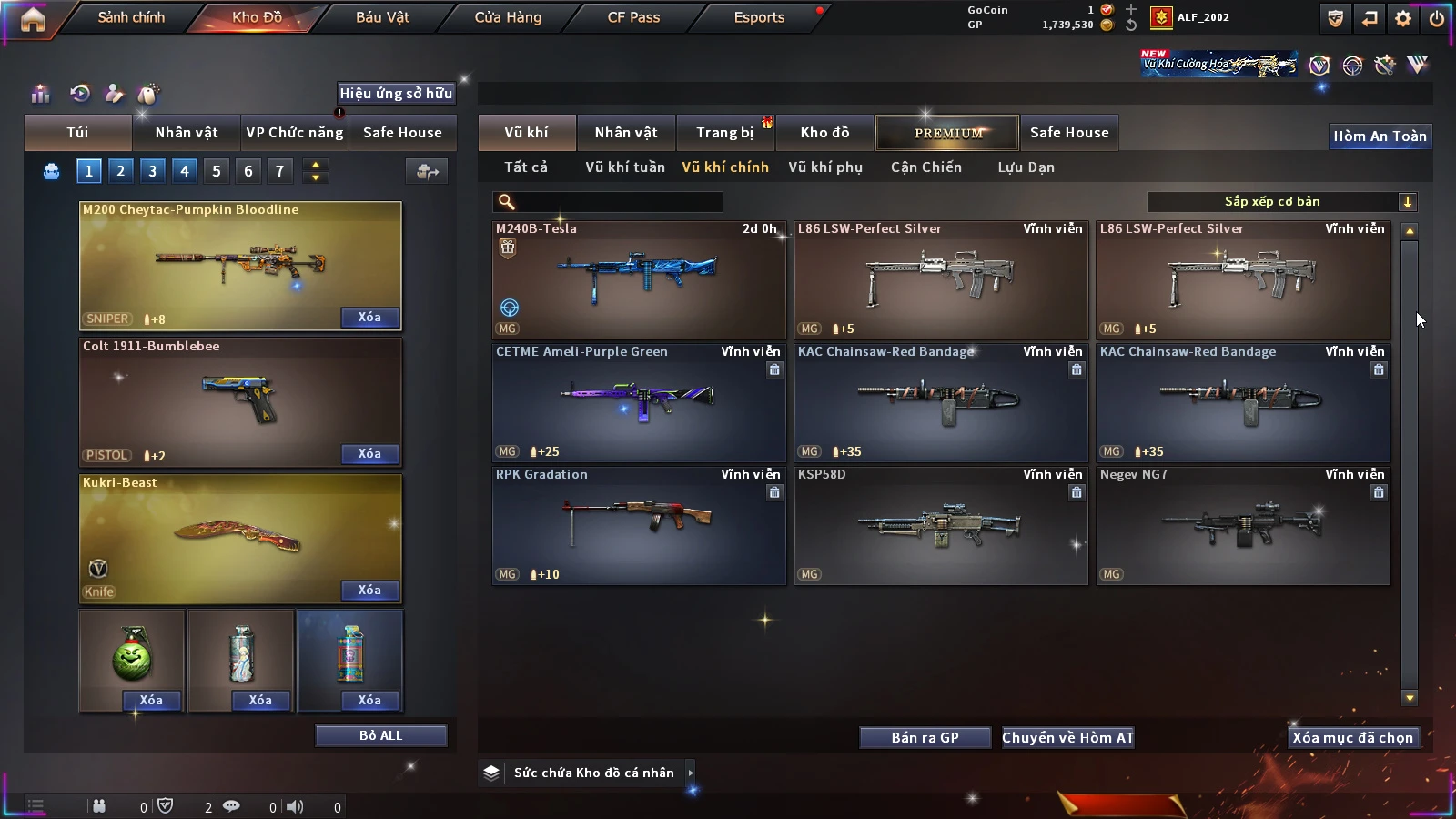Open the Sảnh chính lobby tab

(x=131, y=17)
